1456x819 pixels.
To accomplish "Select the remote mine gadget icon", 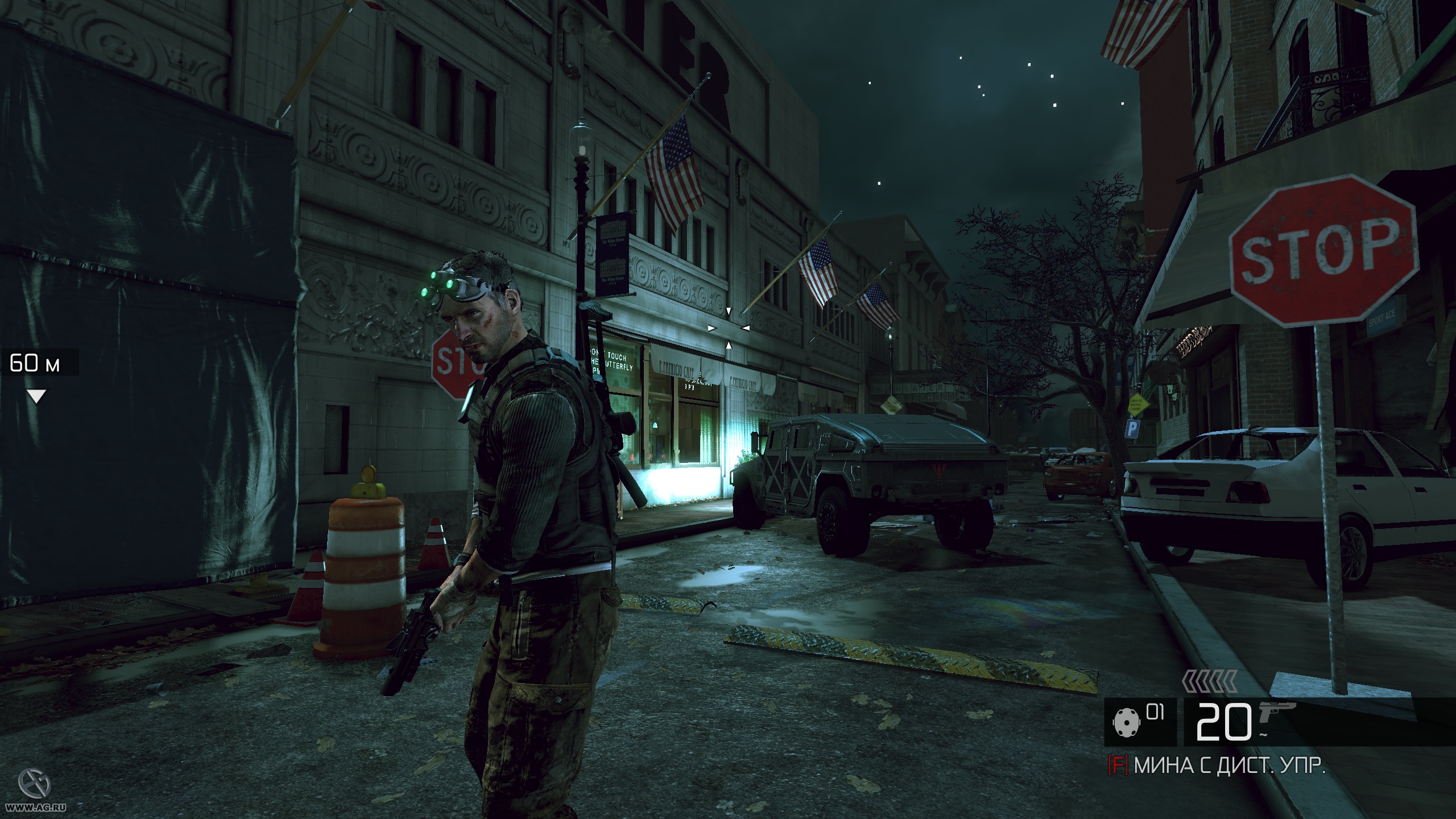I will coord(1127,722).
